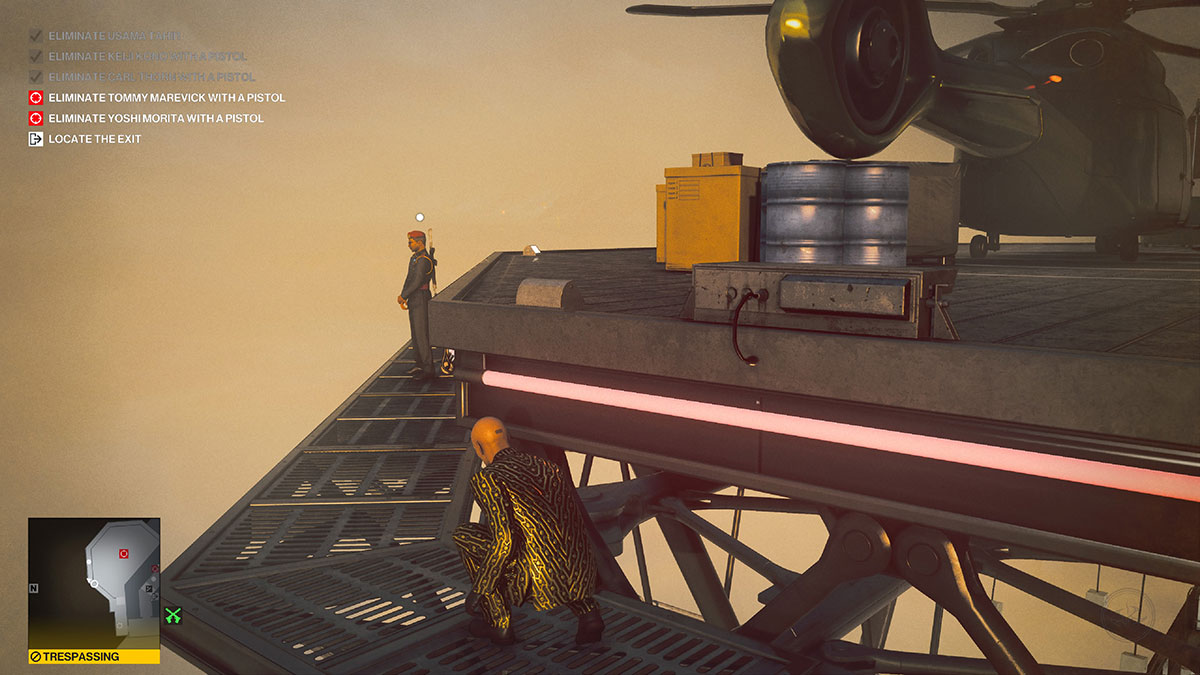The height and width of the screenshot is (675, 1200).
Task: Click the red target marker inside the minimap
Action: click(x=124, y=553)
